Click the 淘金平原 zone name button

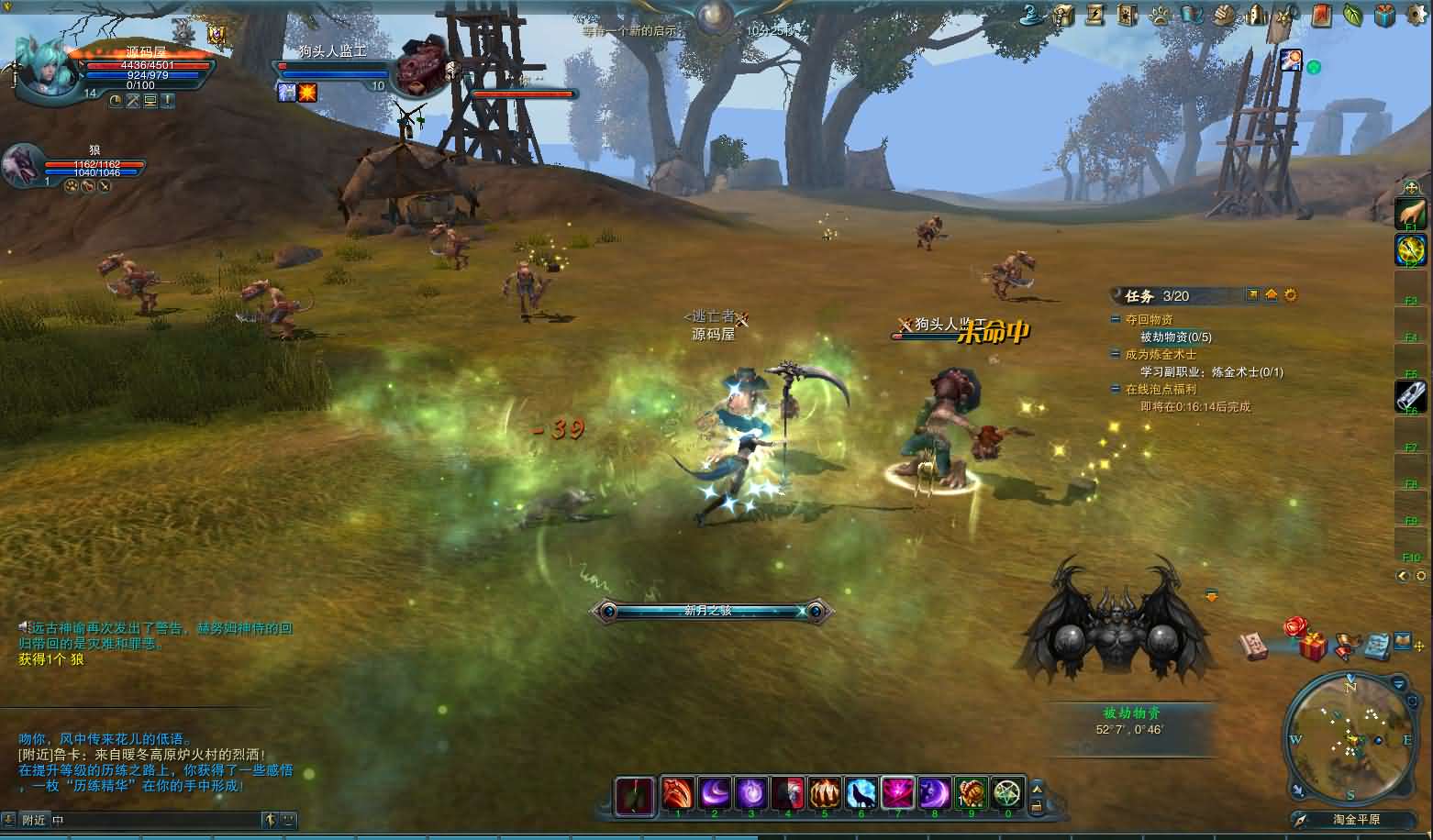coord(1356,820)
